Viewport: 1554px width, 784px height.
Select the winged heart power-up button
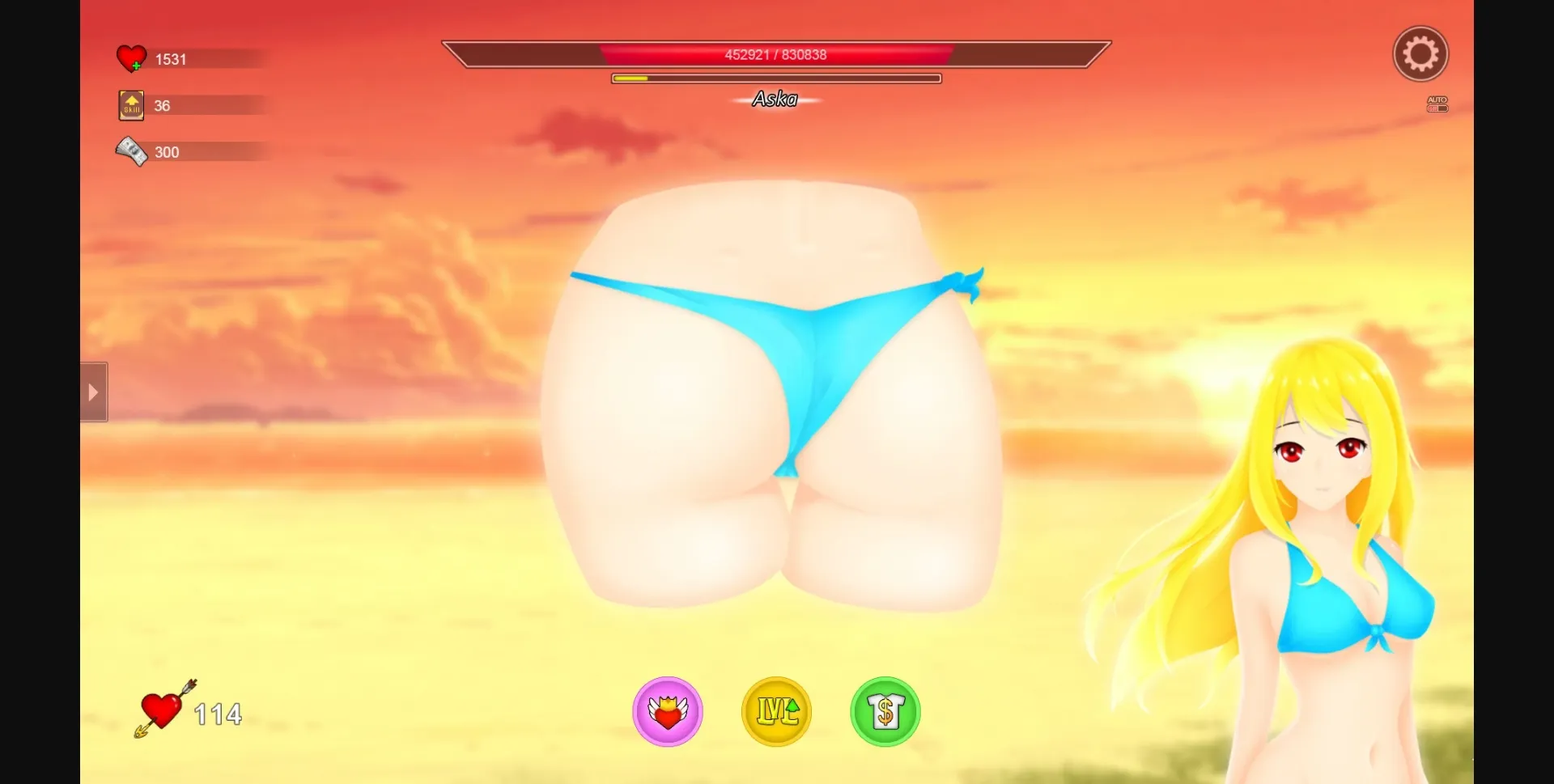[667, 712]
